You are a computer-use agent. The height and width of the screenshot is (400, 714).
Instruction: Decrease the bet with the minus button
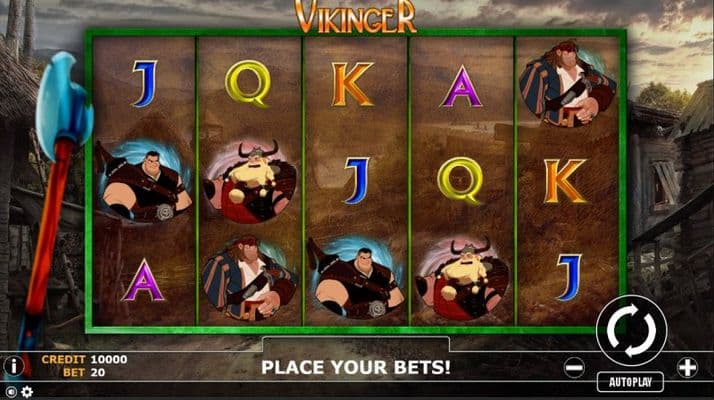coord(574,367)
